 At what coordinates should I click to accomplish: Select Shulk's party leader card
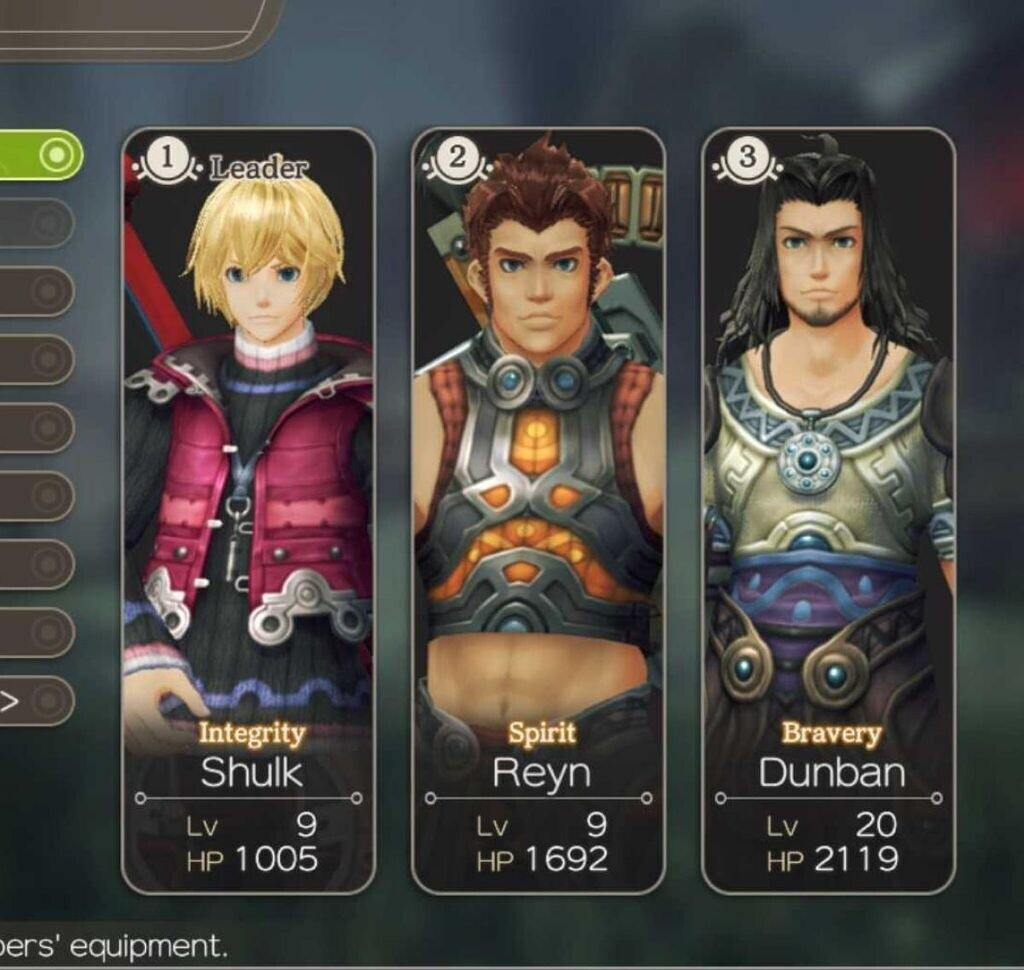pyautogui.click(x=248, y=510)
